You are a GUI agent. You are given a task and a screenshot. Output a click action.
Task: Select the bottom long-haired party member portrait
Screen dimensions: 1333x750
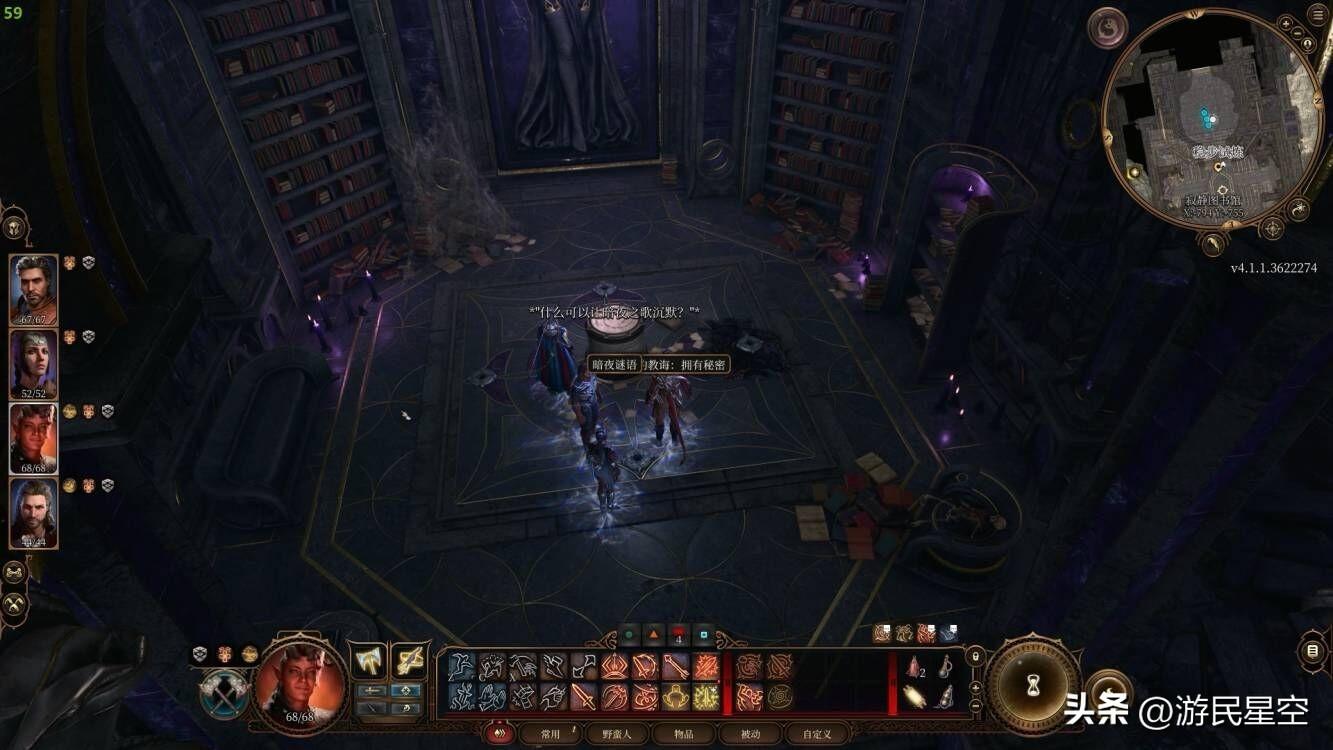point(34,512)
